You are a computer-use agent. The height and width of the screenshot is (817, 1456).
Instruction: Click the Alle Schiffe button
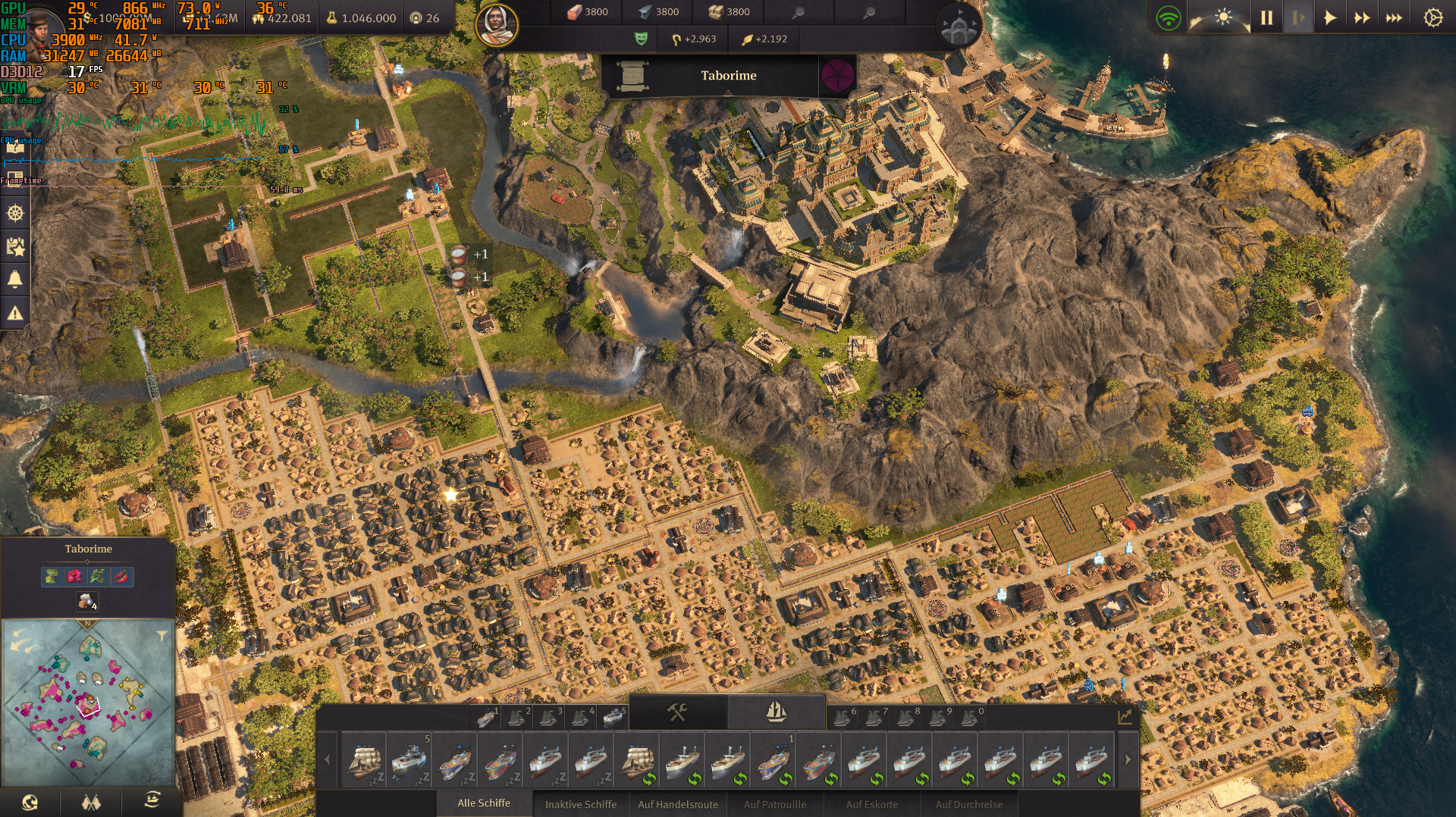483,805
